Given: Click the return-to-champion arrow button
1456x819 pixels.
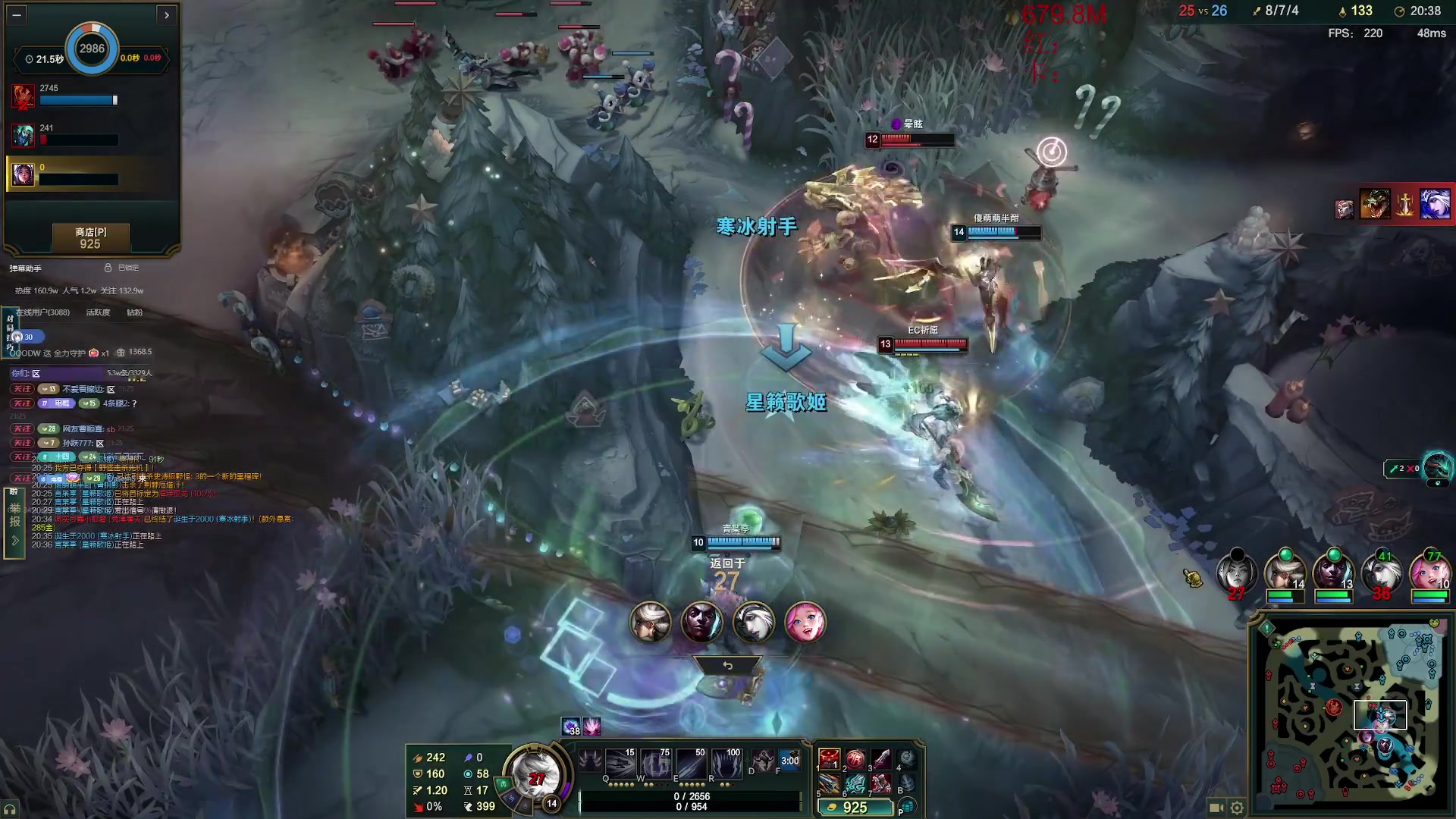Looking at the screenshot, I should (x=727, y=666).
